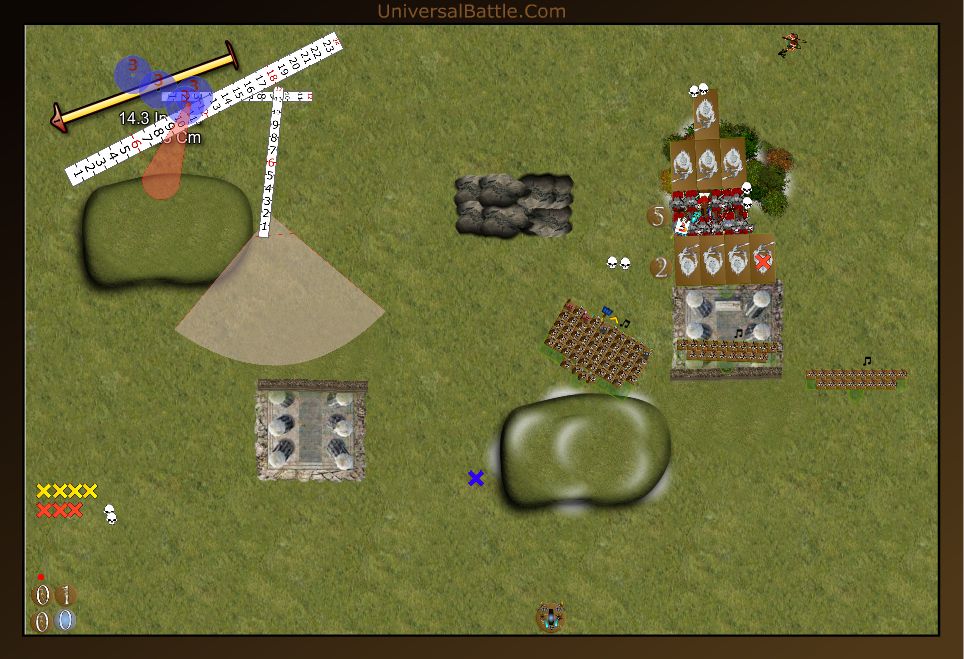Click the red X on the skeleton tile
The width and height of the screenshot is (964, 659).
(x=763, y=261)
